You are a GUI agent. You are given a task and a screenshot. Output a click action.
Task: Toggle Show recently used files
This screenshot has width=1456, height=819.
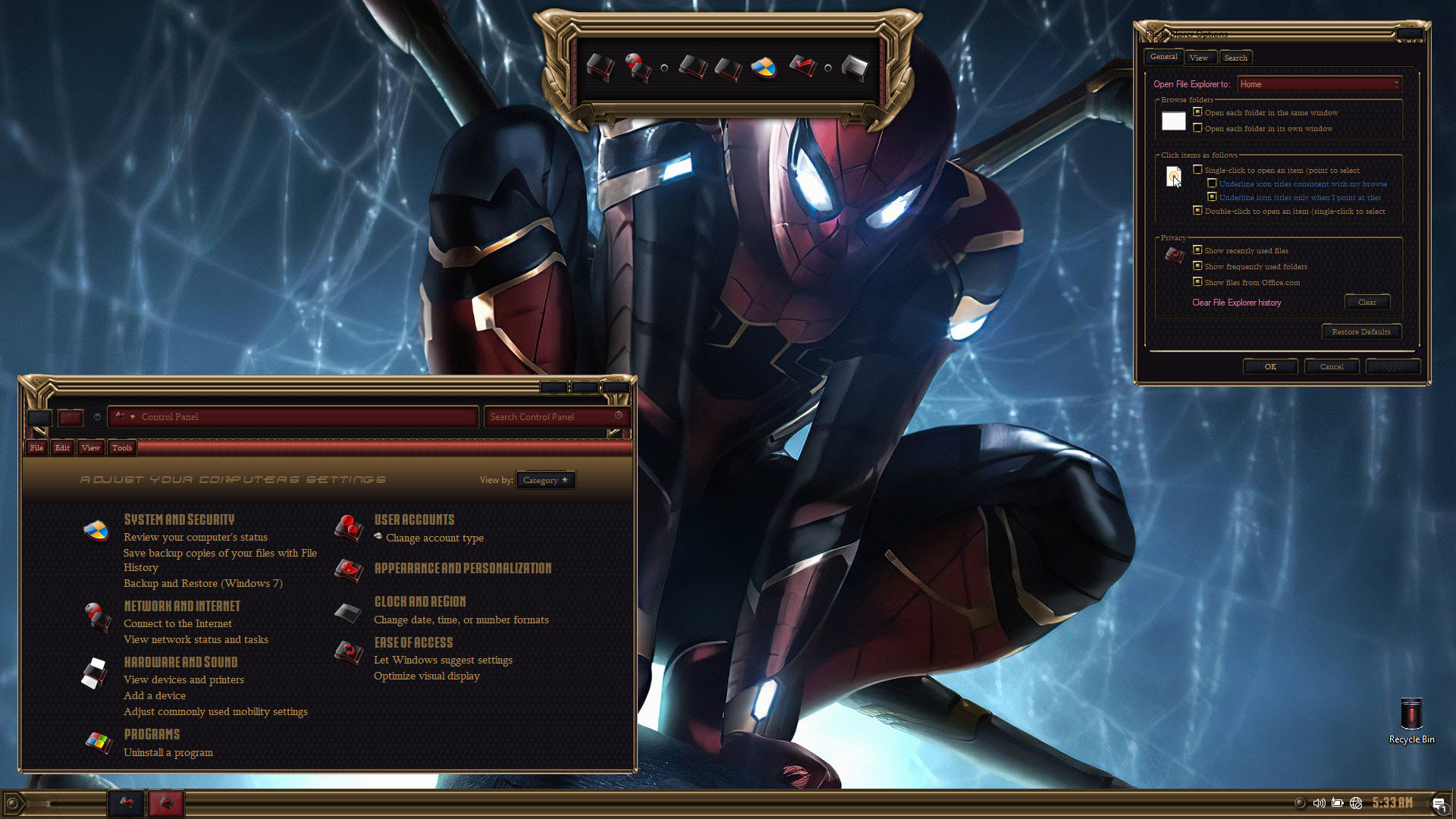(1197, 250)
